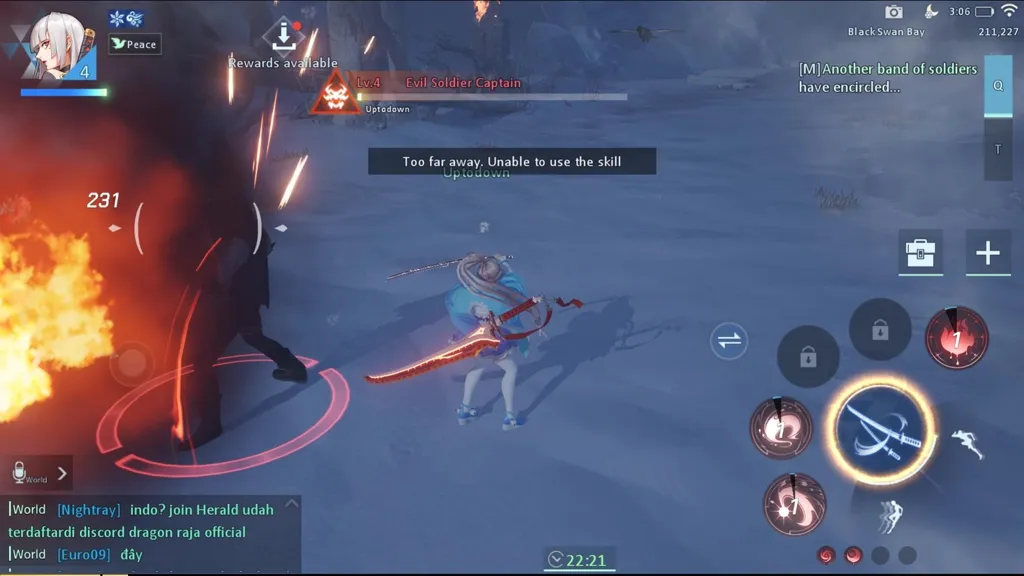Switch to the T team tab
The image size is (1024, 576).
tap(997, 150)
